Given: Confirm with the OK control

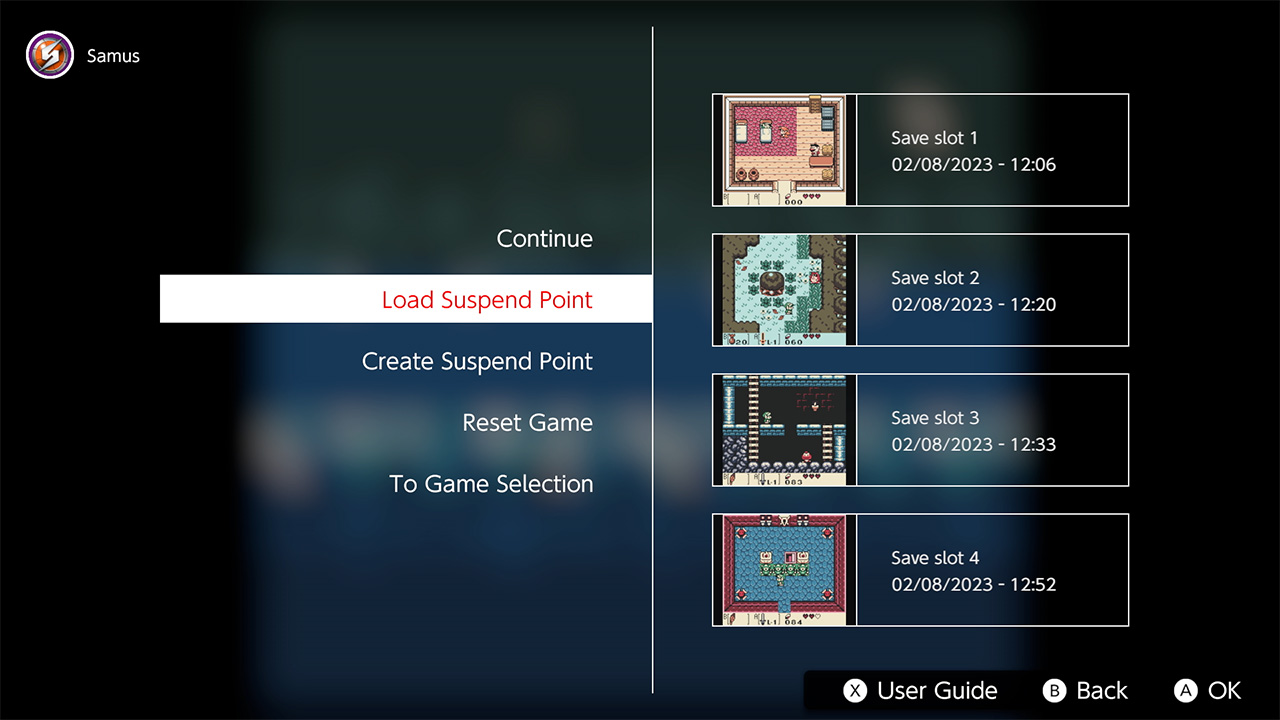Looking at the screenshot, I should click(x=1207, y=690).
